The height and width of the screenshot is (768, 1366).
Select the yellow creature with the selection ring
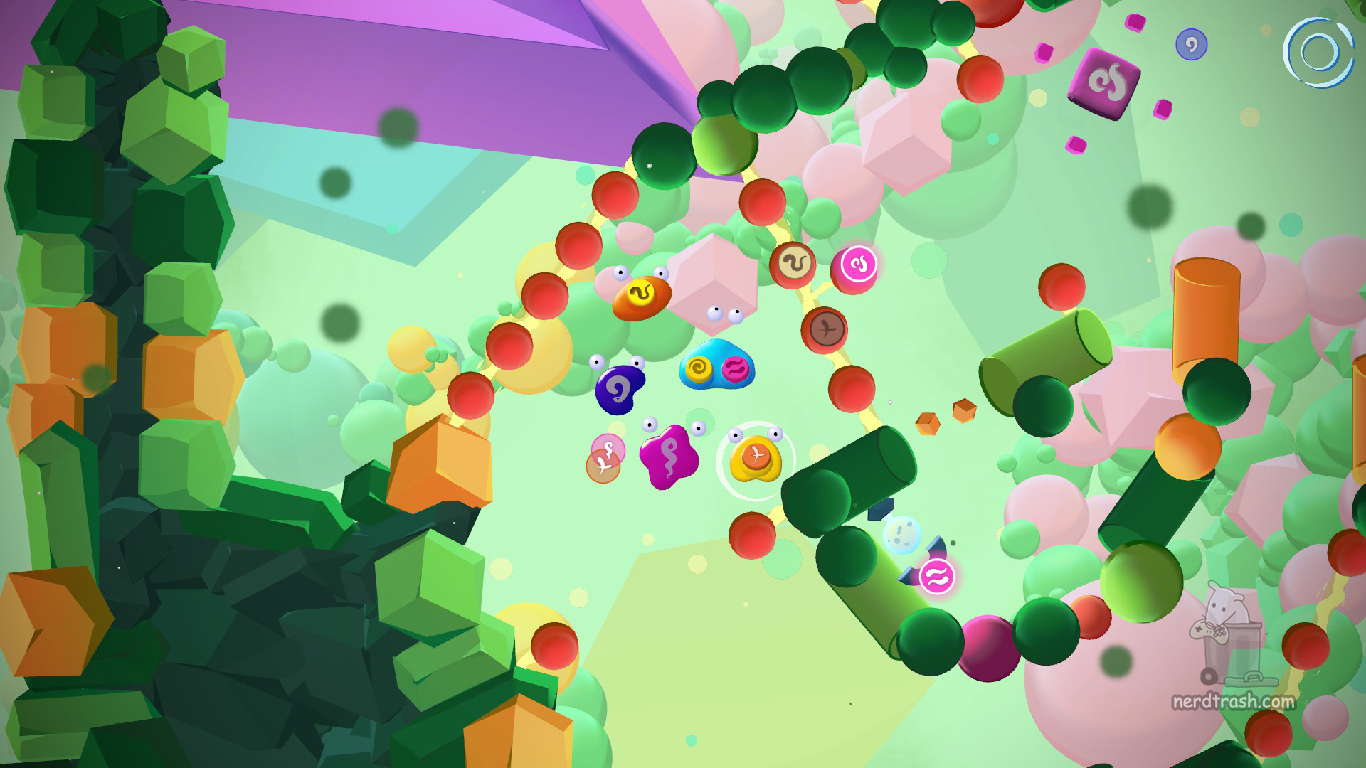point(756,460)
